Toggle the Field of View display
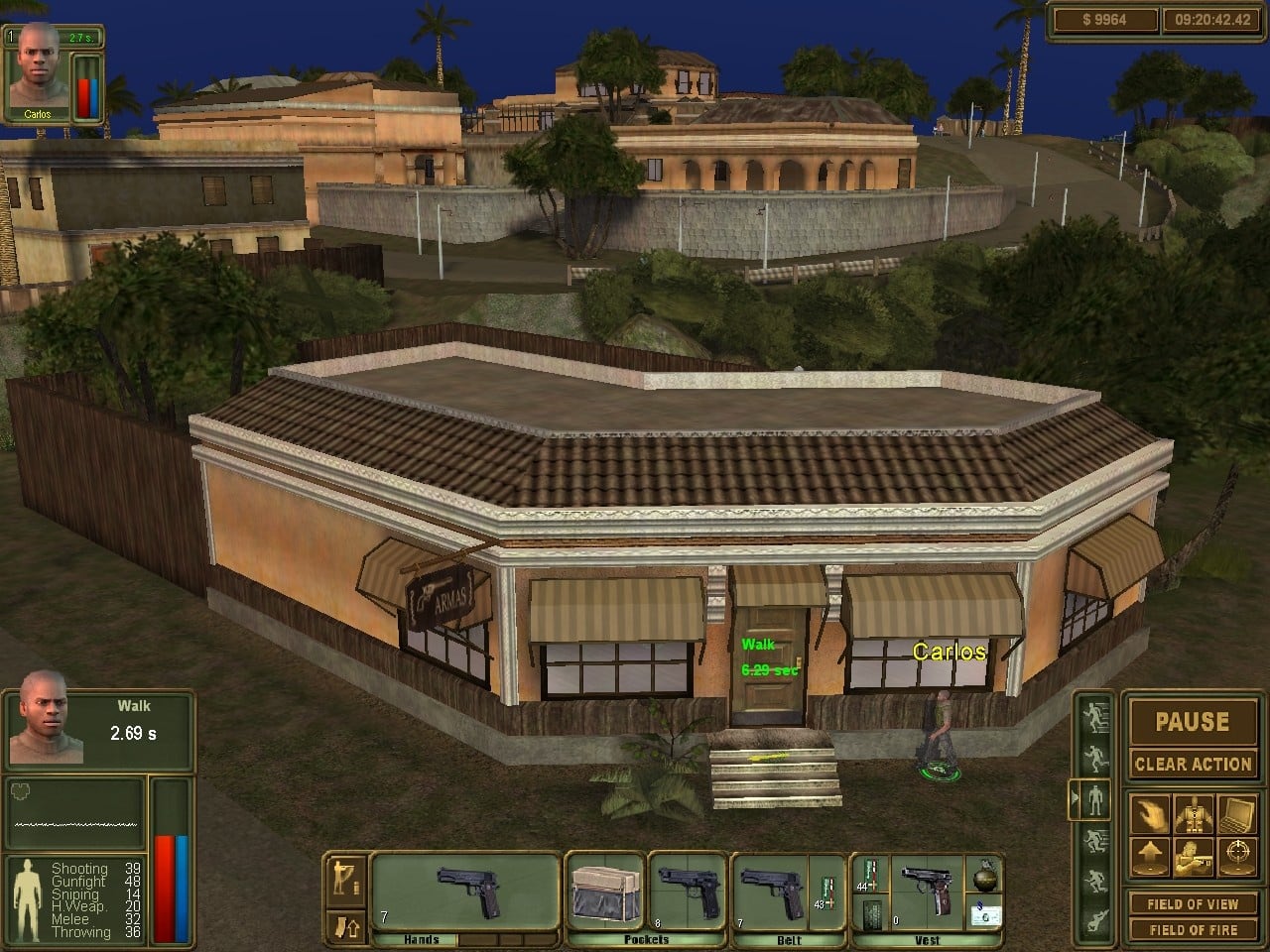The width and height of the screenshot is (1270, 952). (1192, 903)
